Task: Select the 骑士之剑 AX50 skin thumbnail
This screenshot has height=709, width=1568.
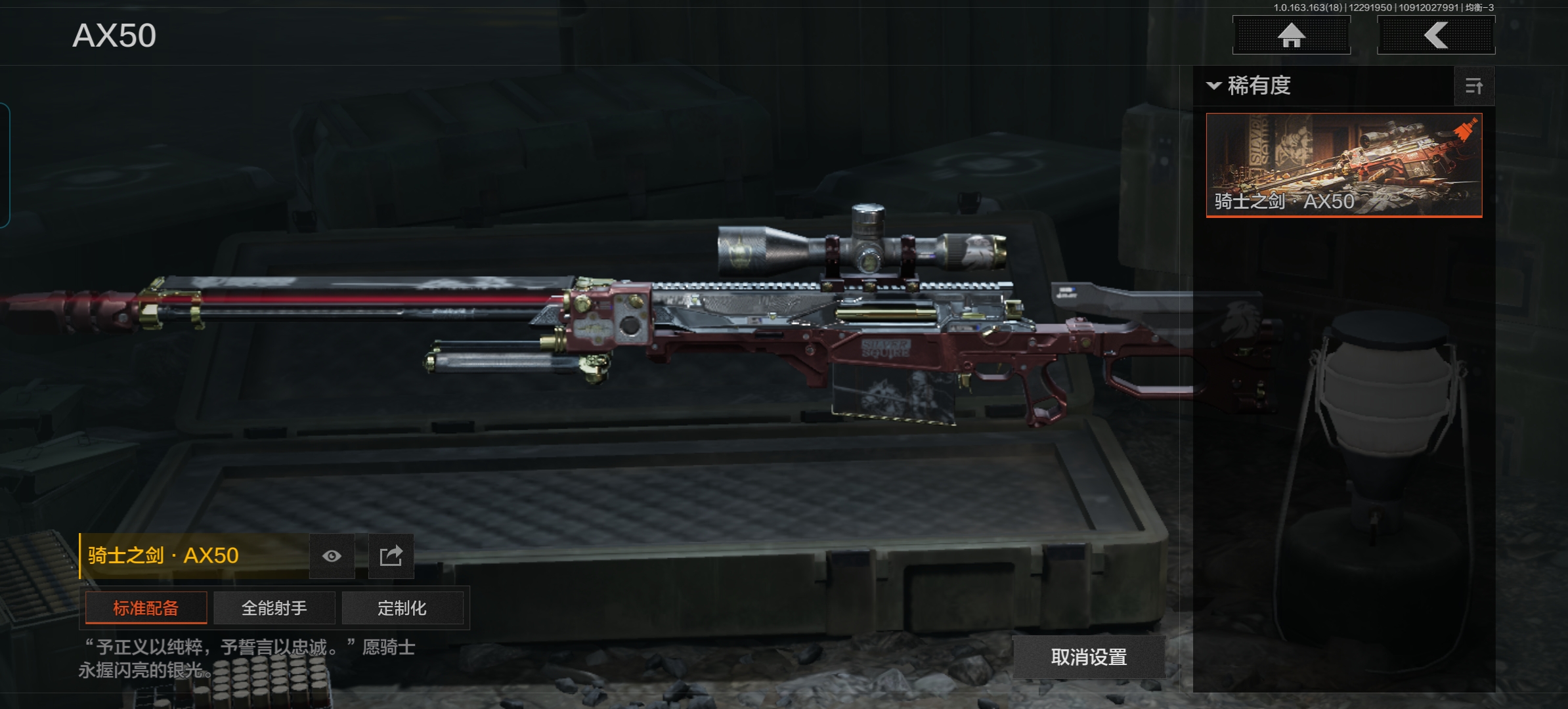Action: click(x=1343, y=165)
